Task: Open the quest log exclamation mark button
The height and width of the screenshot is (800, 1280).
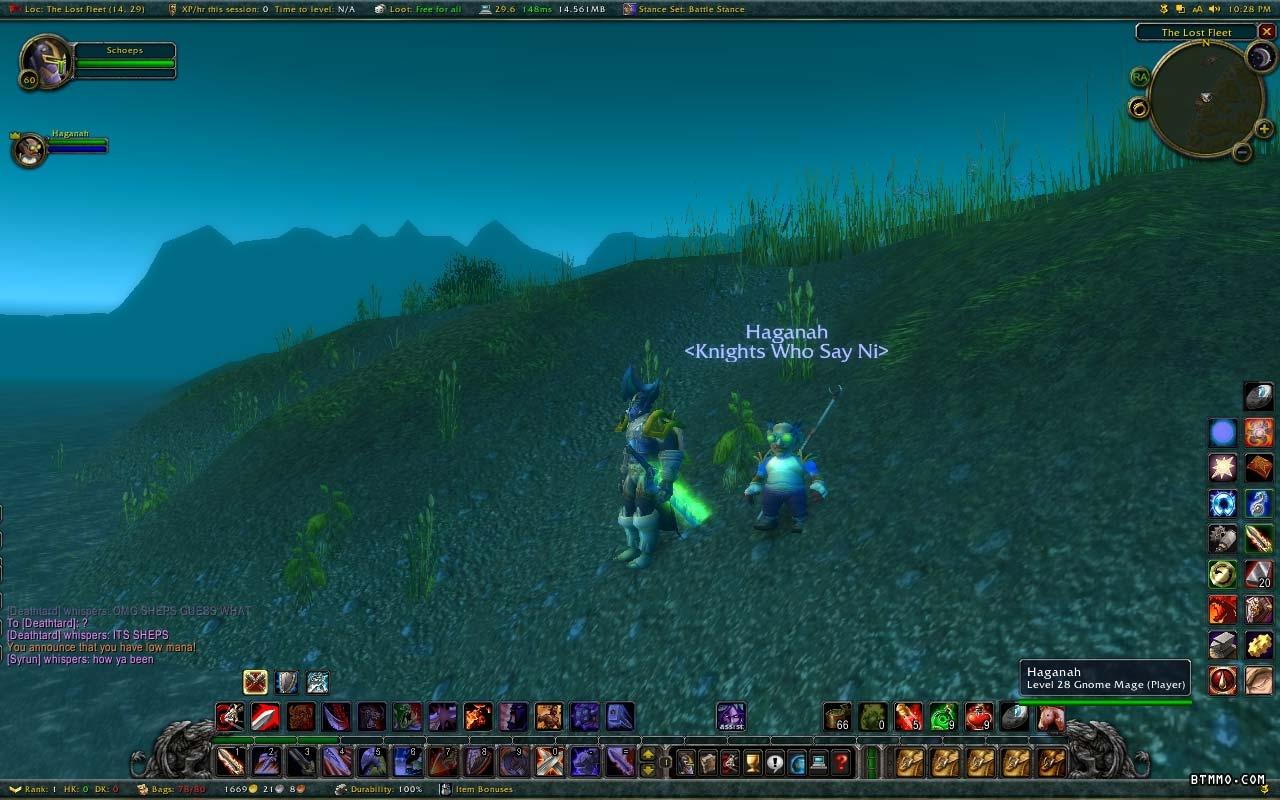Action: click(x=776, y=763)
